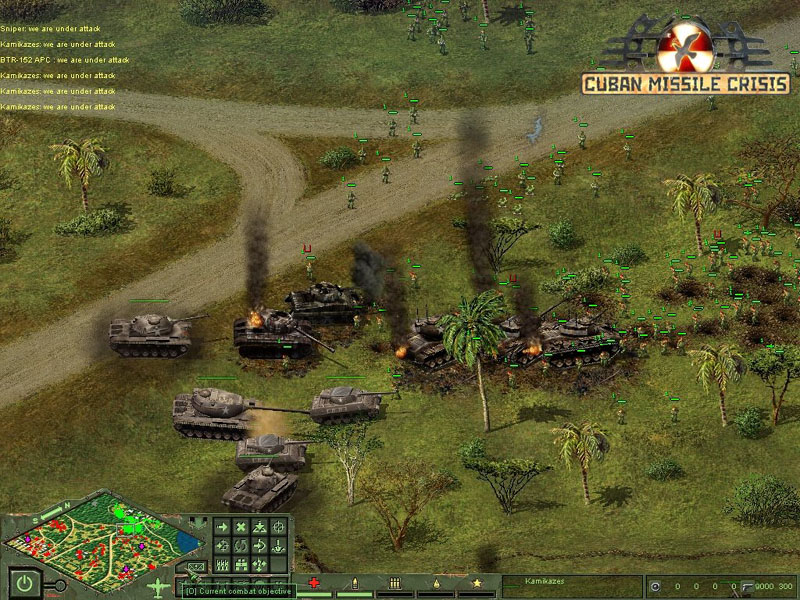Click the circular arrows command button

[x=241, y=546]
